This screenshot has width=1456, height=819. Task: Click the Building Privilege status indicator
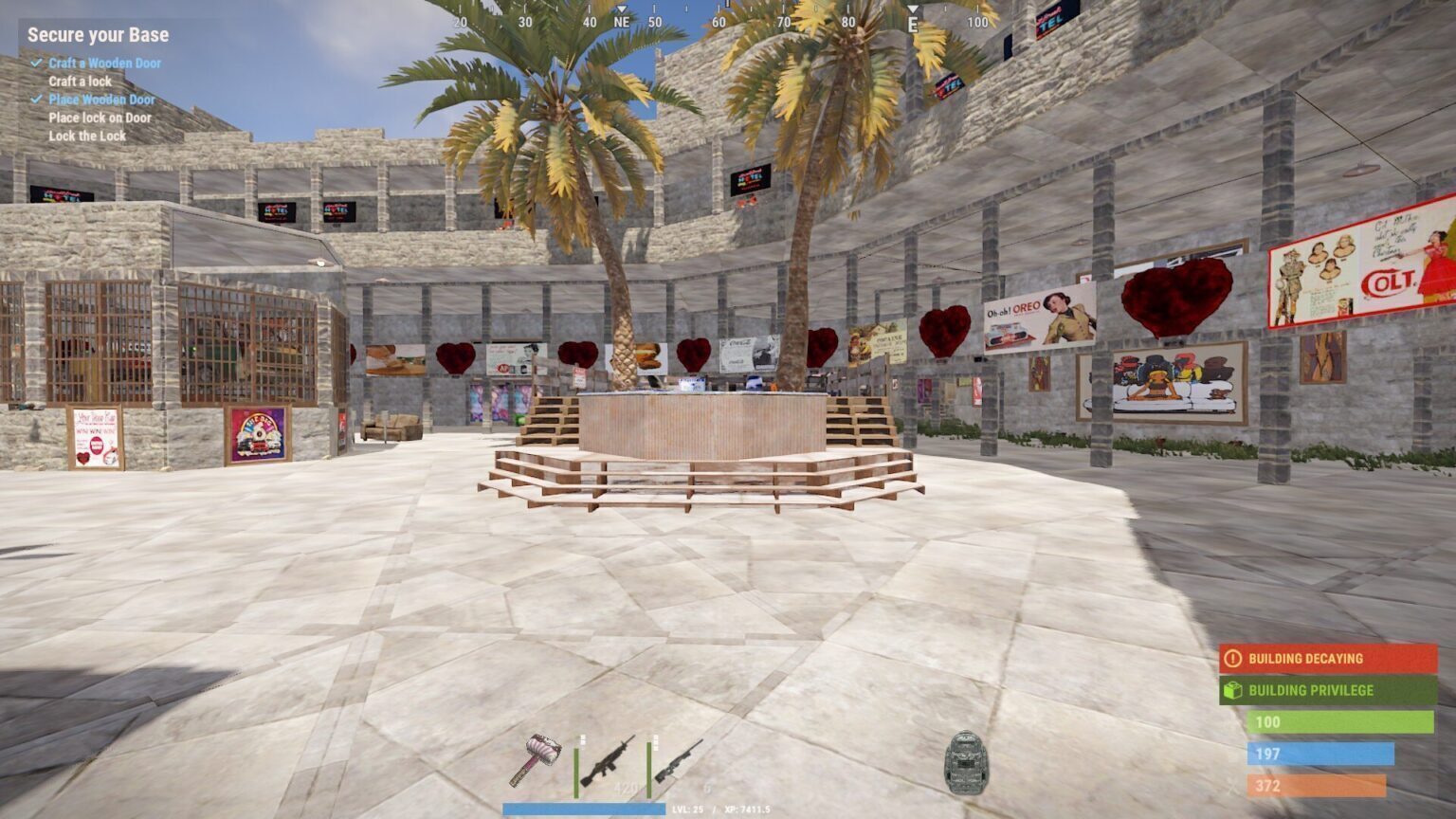click(1328, 690)
